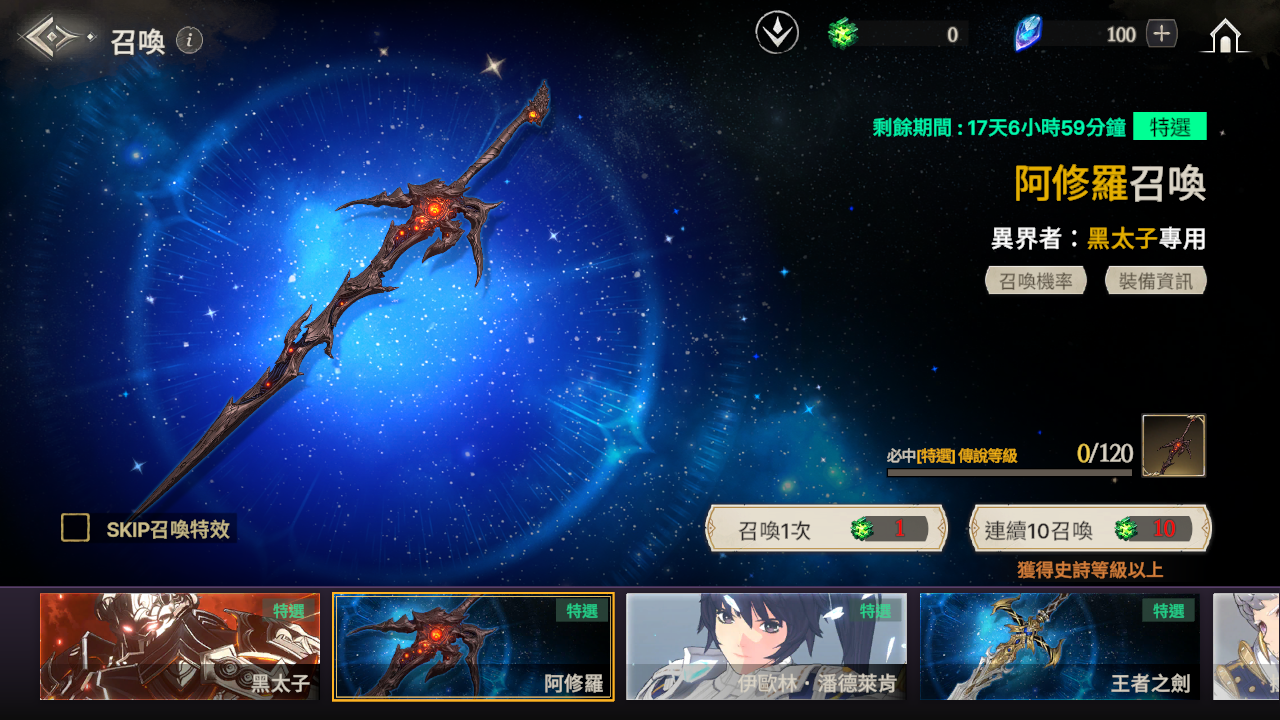The width and height of the screenshot is (1280, 720).
Task: Inspect the guaranteed weapon reward icon
Action: [1174, 445]
